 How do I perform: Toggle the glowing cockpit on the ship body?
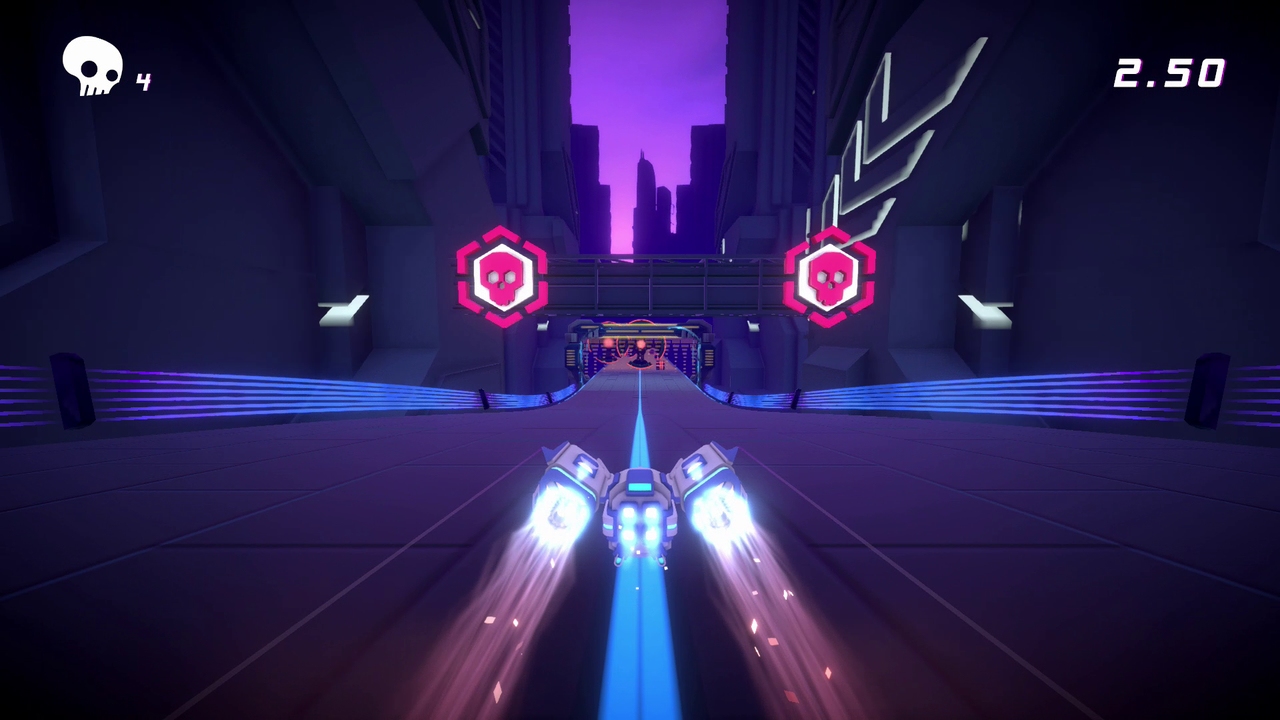tap(640, 487)
